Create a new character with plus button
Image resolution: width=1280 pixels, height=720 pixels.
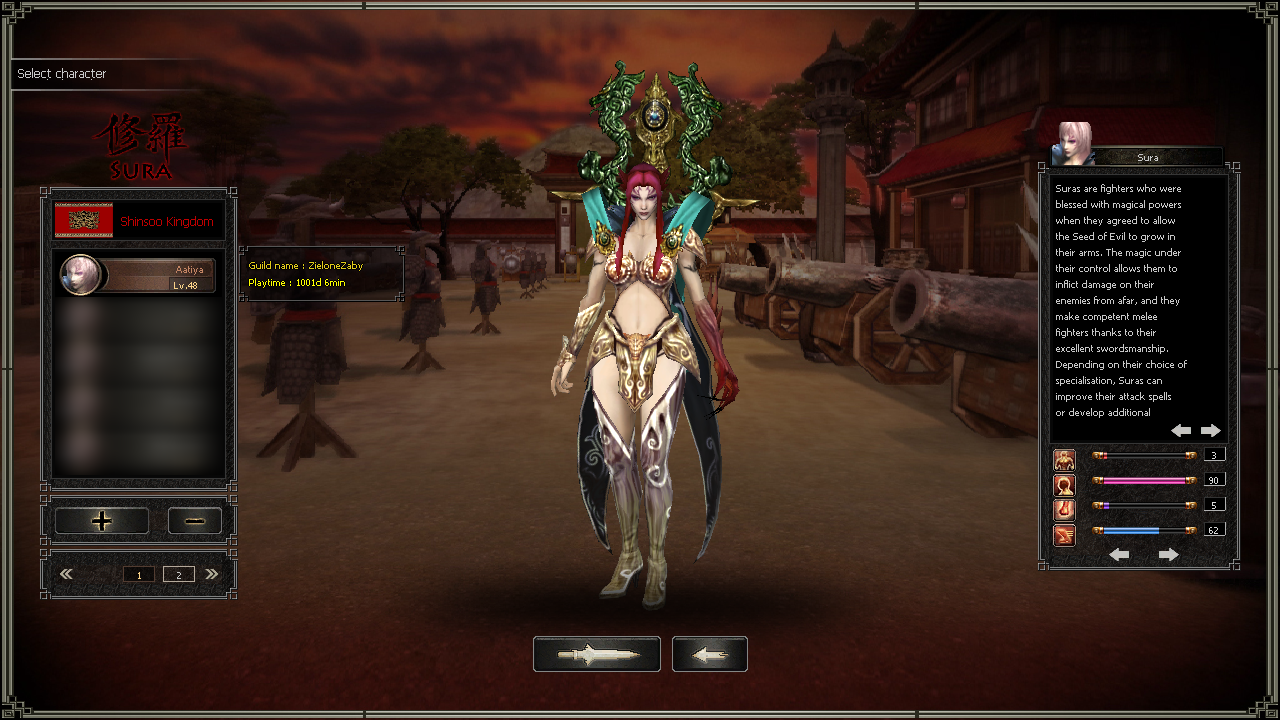(102, 521)
